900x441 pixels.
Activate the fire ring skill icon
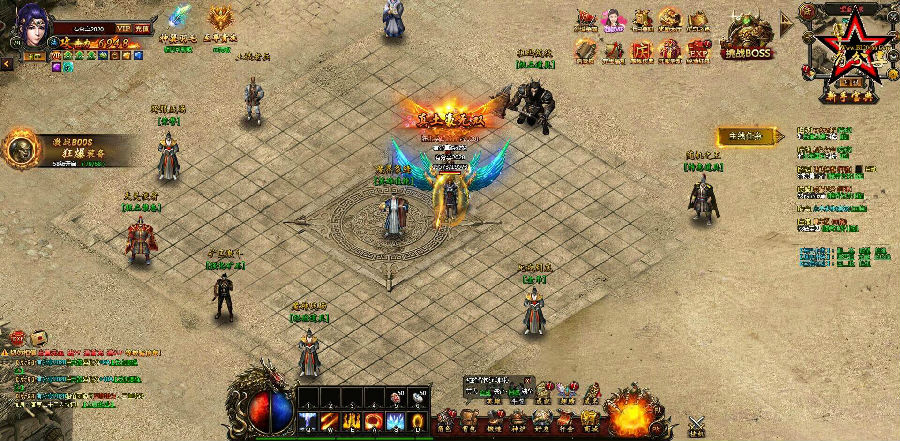(372, 422)
